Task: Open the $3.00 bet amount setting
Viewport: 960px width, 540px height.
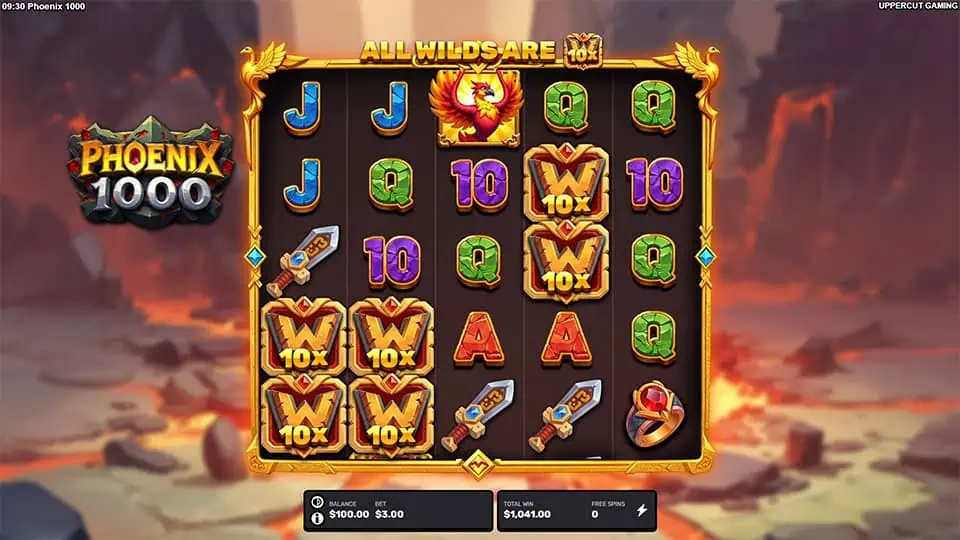Action: point(388,513)
